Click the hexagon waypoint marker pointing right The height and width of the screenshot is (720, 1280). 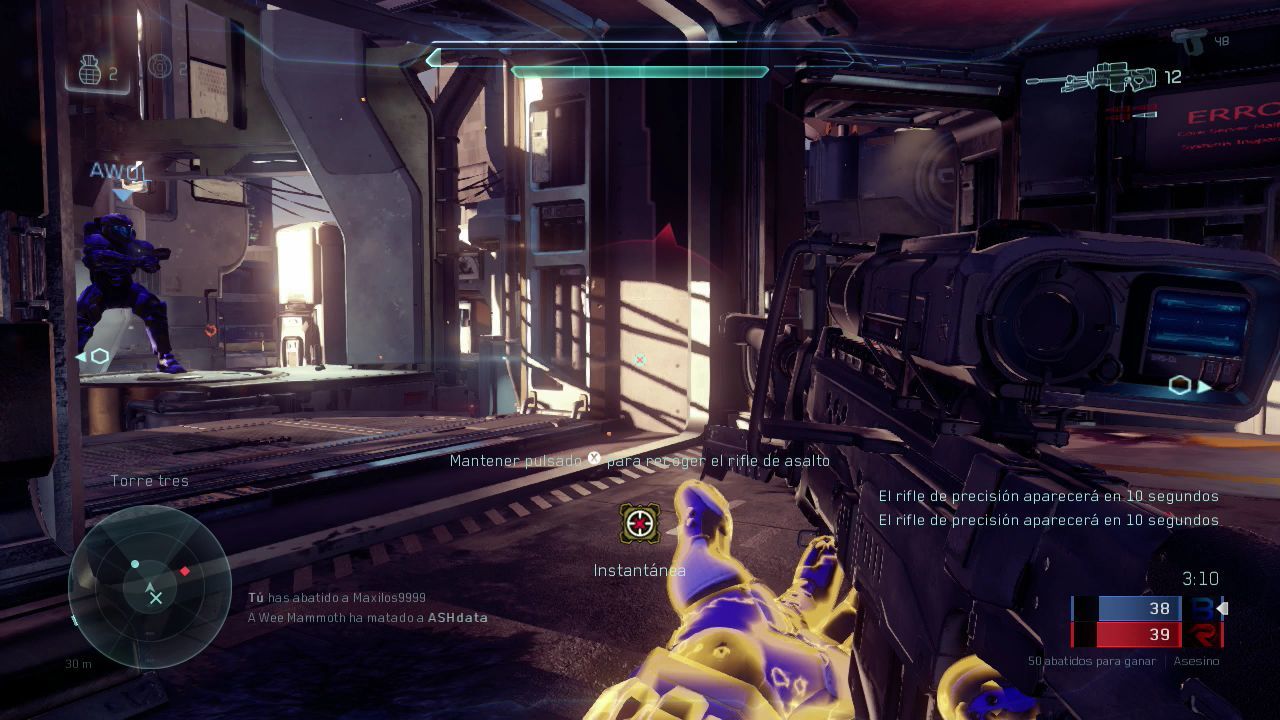(1183, 386)
